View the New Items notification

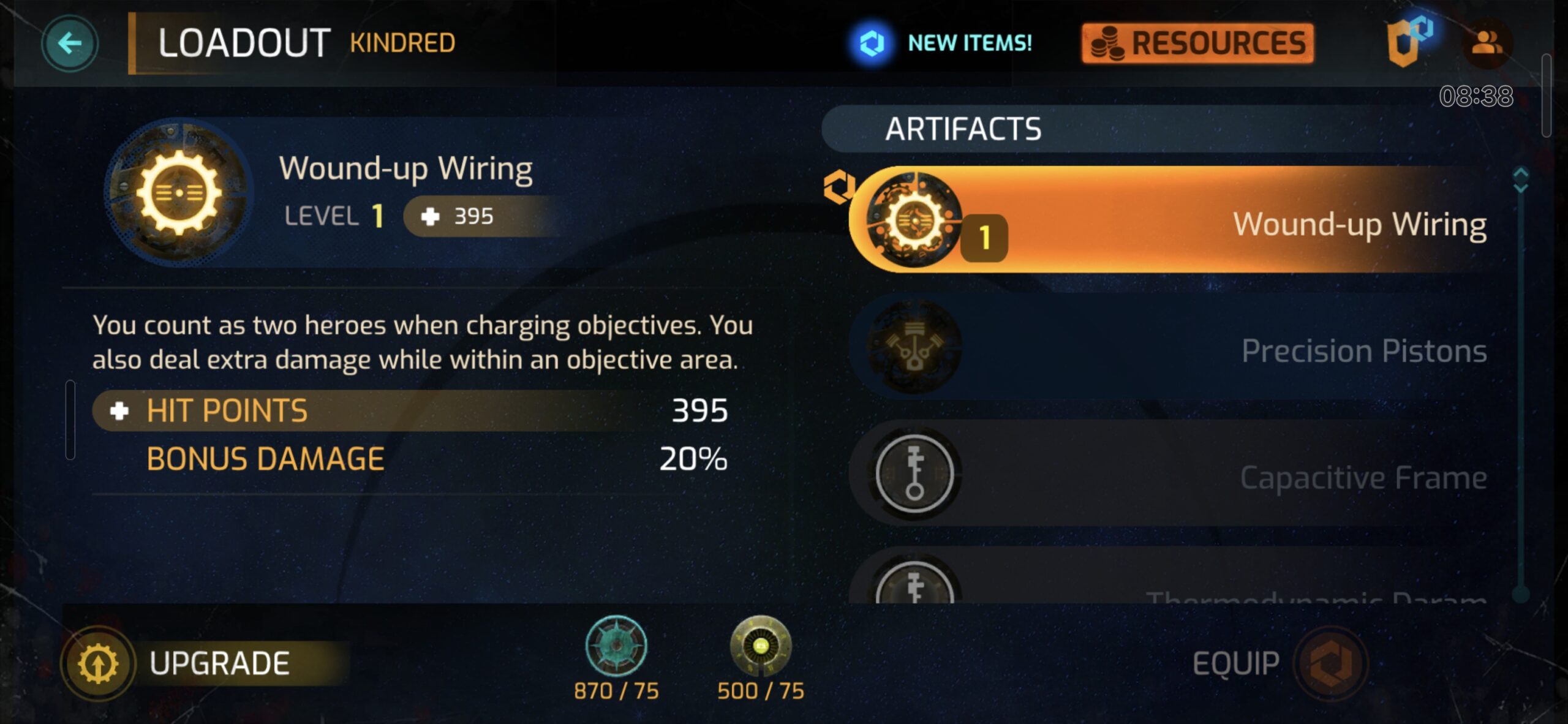click(942, 43)
